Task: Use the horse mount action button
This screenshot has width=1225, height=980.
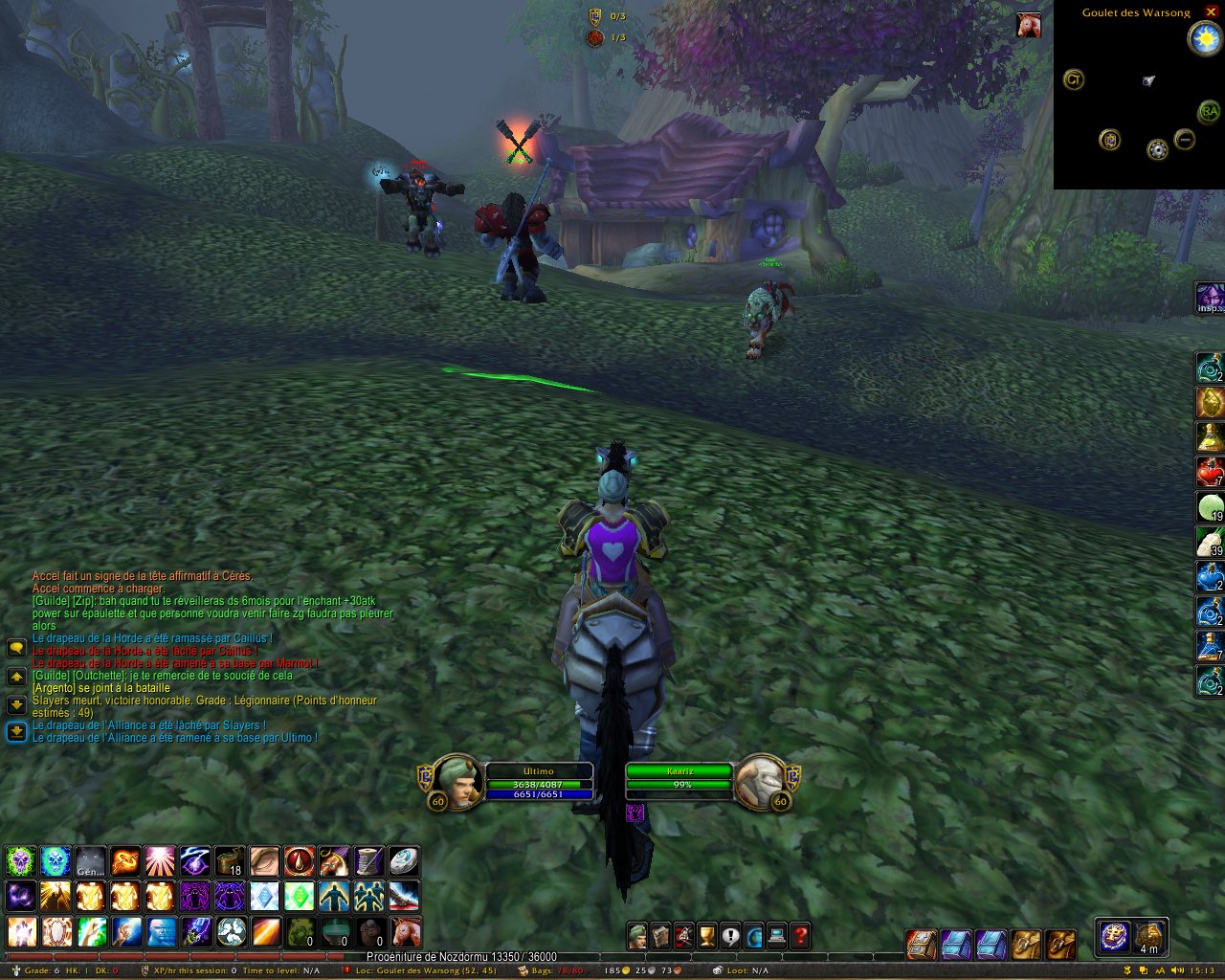Action: pos(407,931)
